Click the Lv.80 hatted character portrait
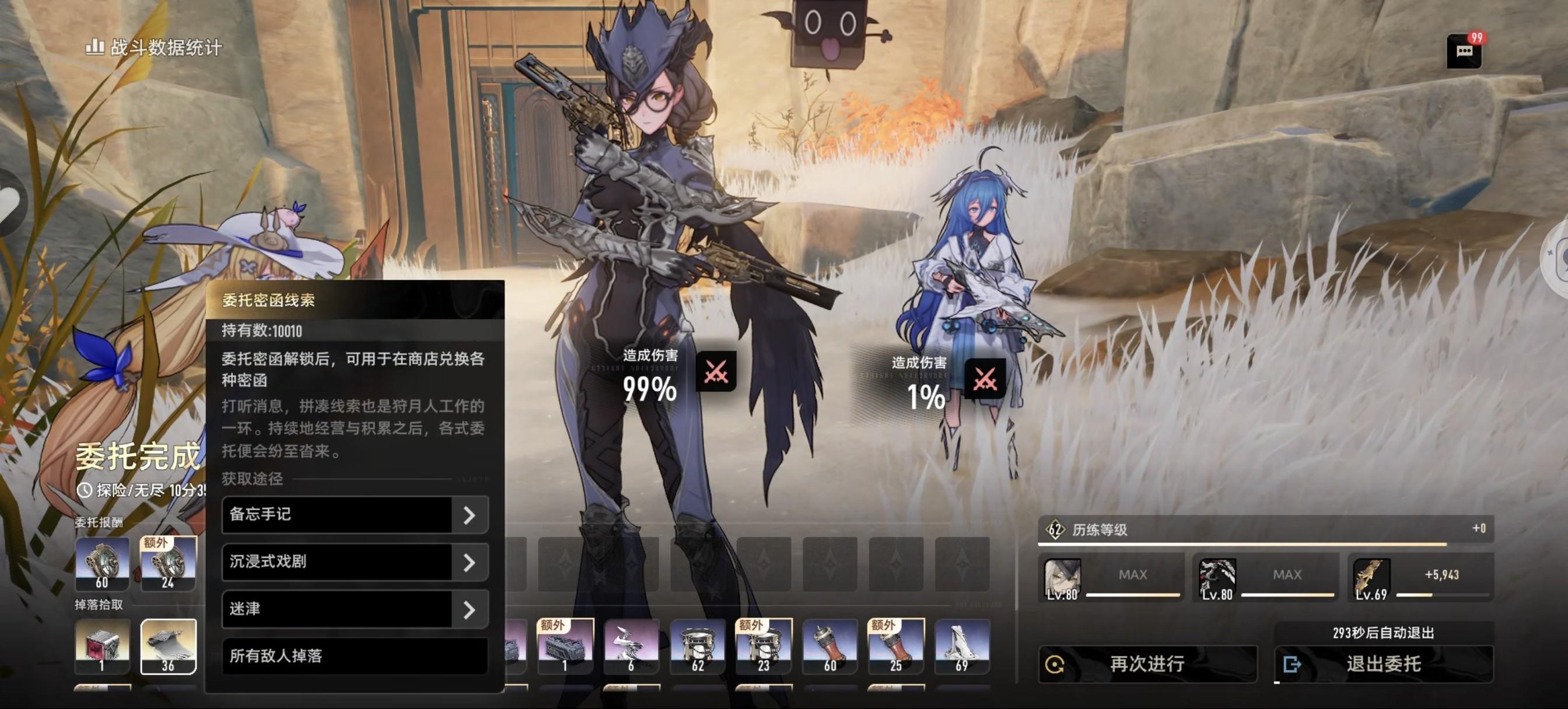 (x=1062, y=579)
